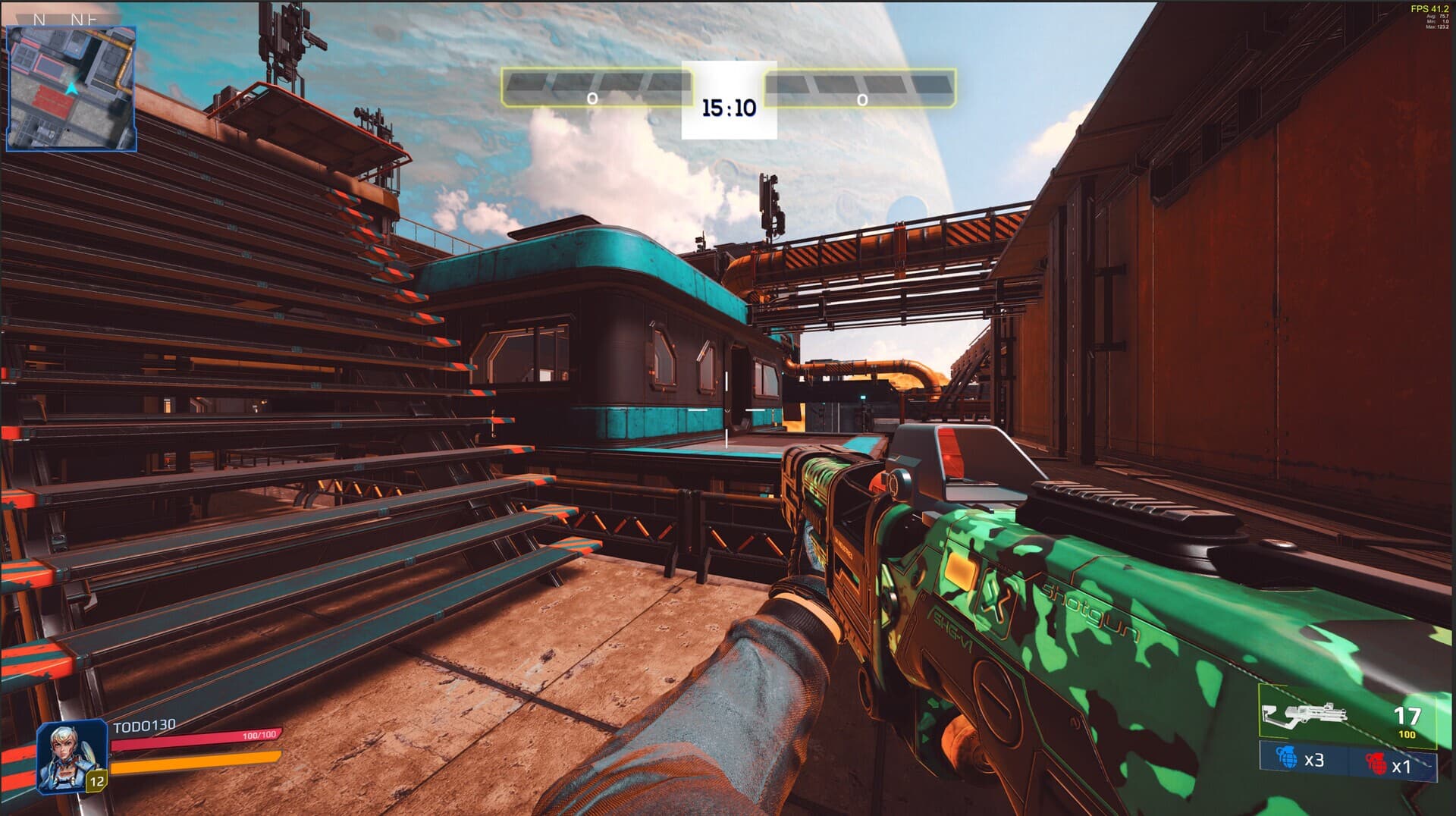Select the character portrait avatar
The height and width of the screenshot is (816, 1456).
pyautogui.click(x=71, y=755)
